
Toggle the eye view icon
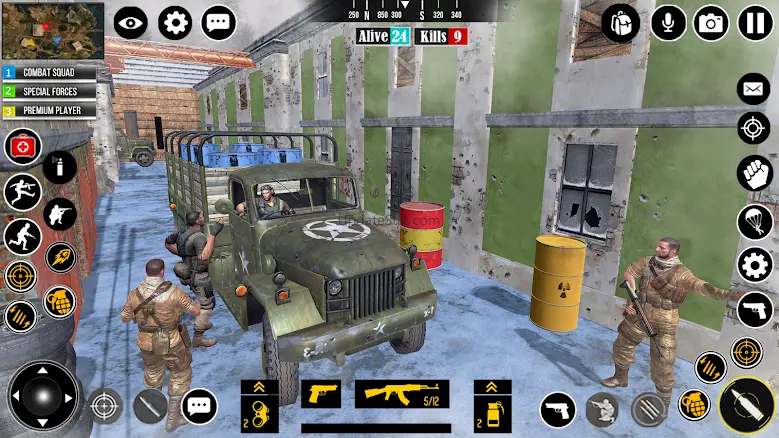click(130, 22)
